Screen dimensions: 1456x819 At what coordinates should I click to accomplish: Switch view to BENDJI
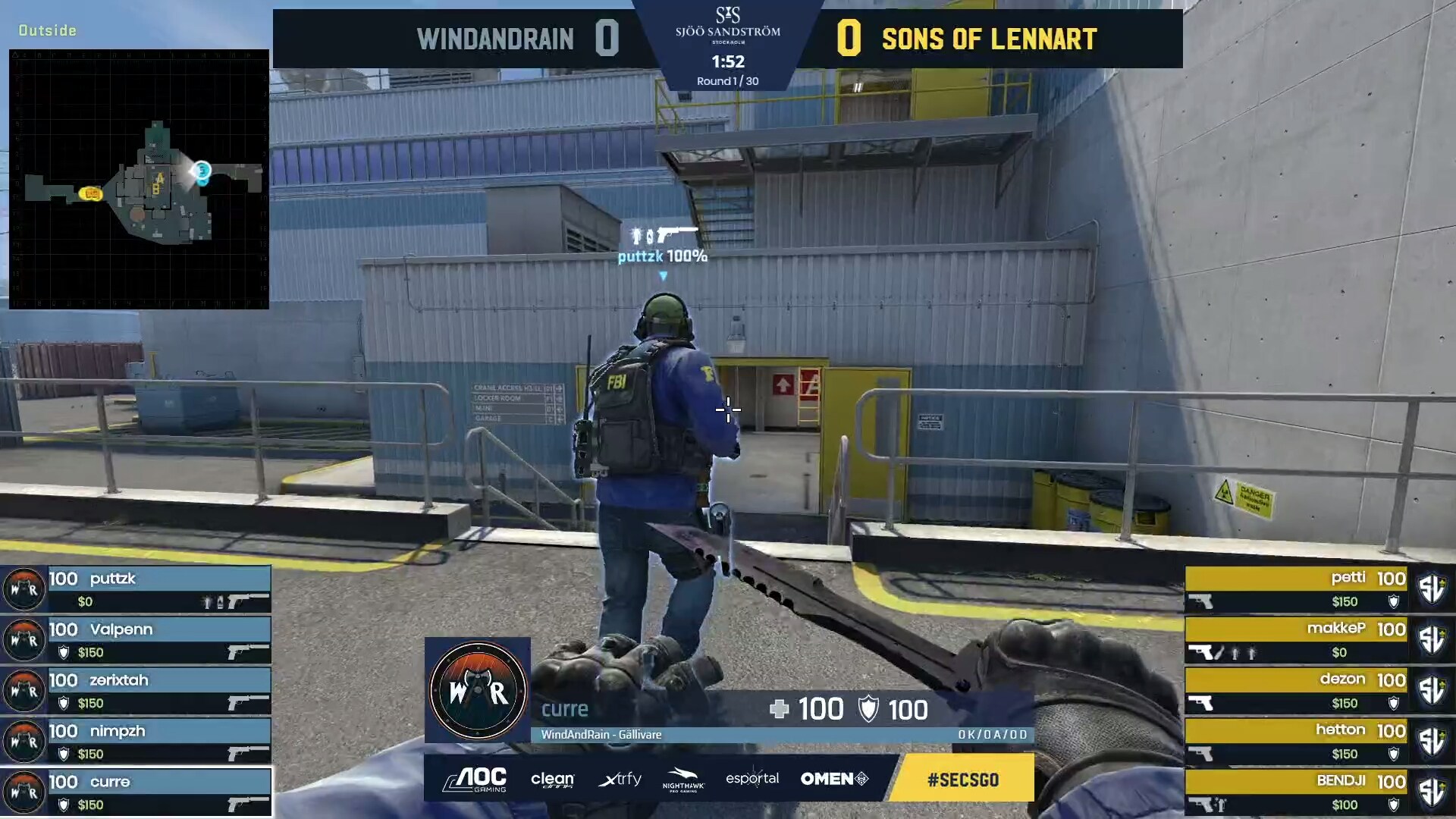click(1297, 792)
